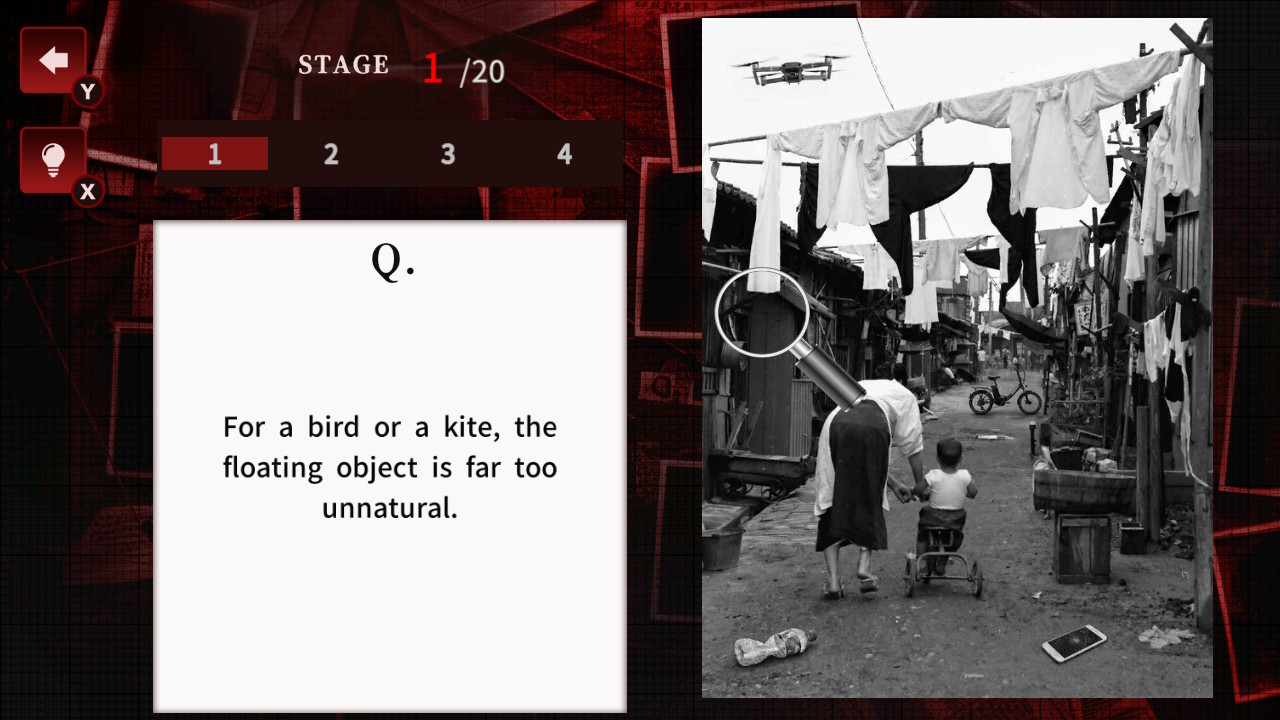
Task: Click the /20 stage counter text
Action: pyautogui.click(x=482, y=71)
